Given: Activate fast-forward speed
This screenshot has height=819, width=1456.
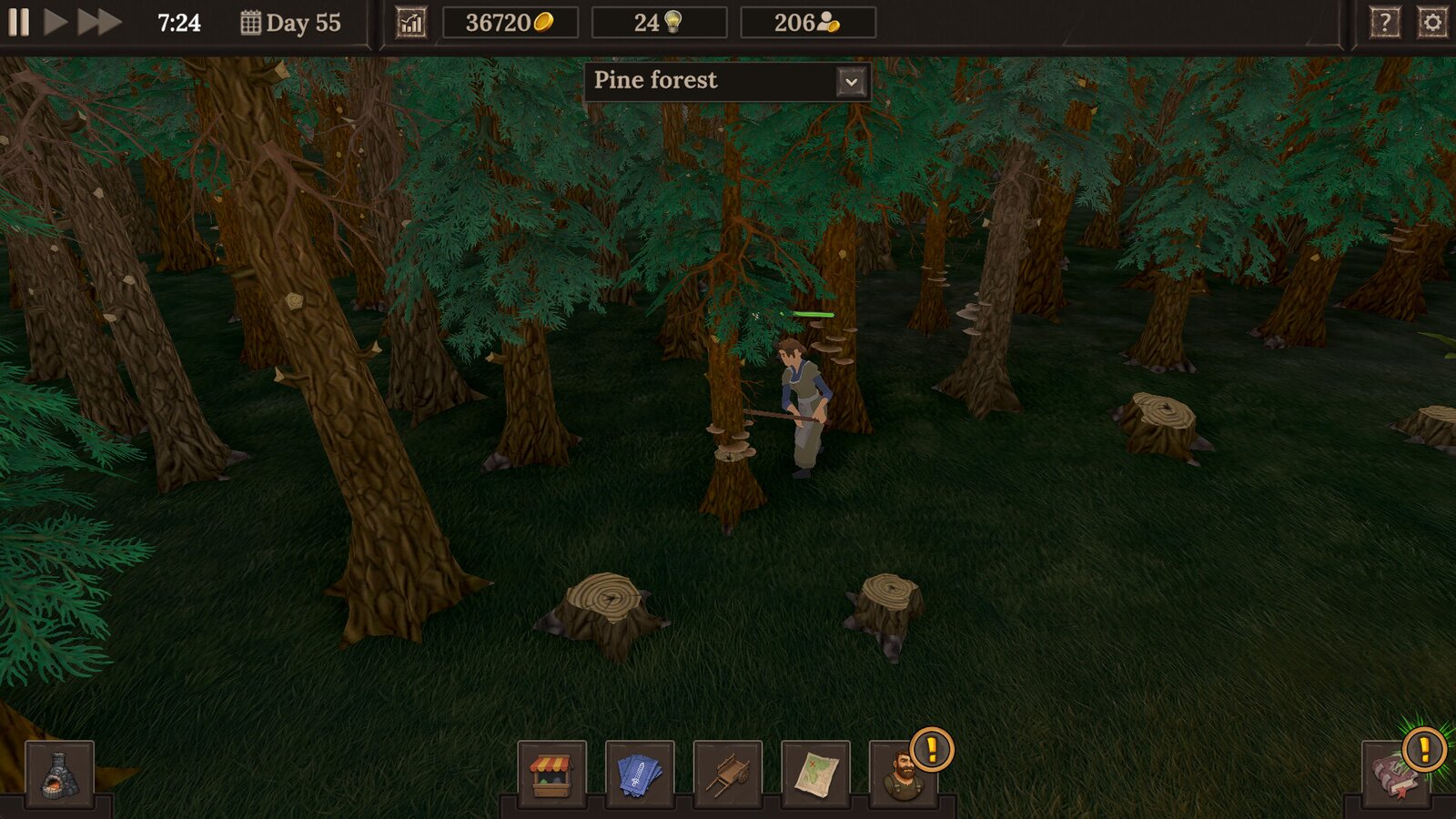Looking at the screenshot, I should point(98,22).
